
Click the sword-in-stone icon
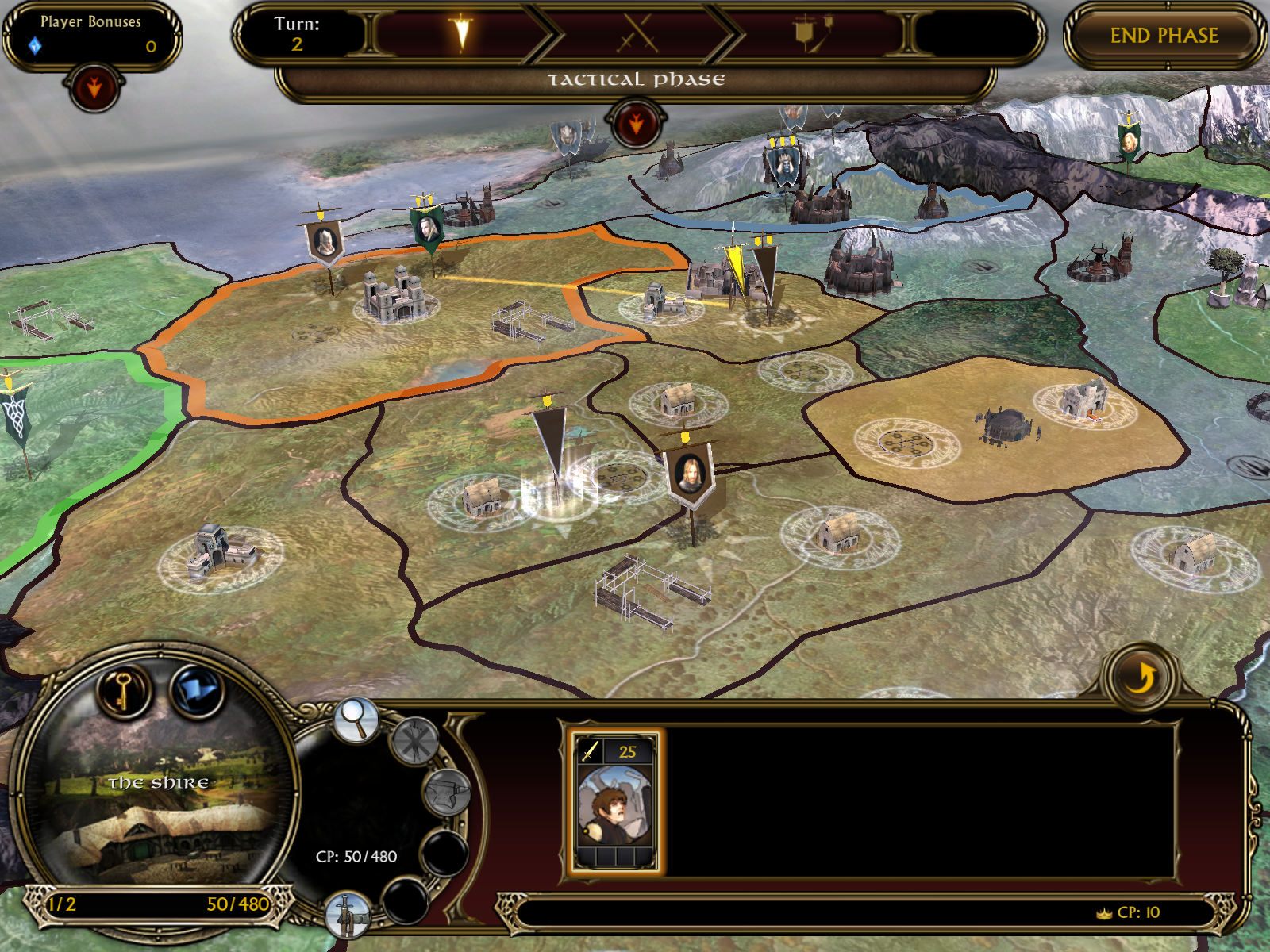348,916
